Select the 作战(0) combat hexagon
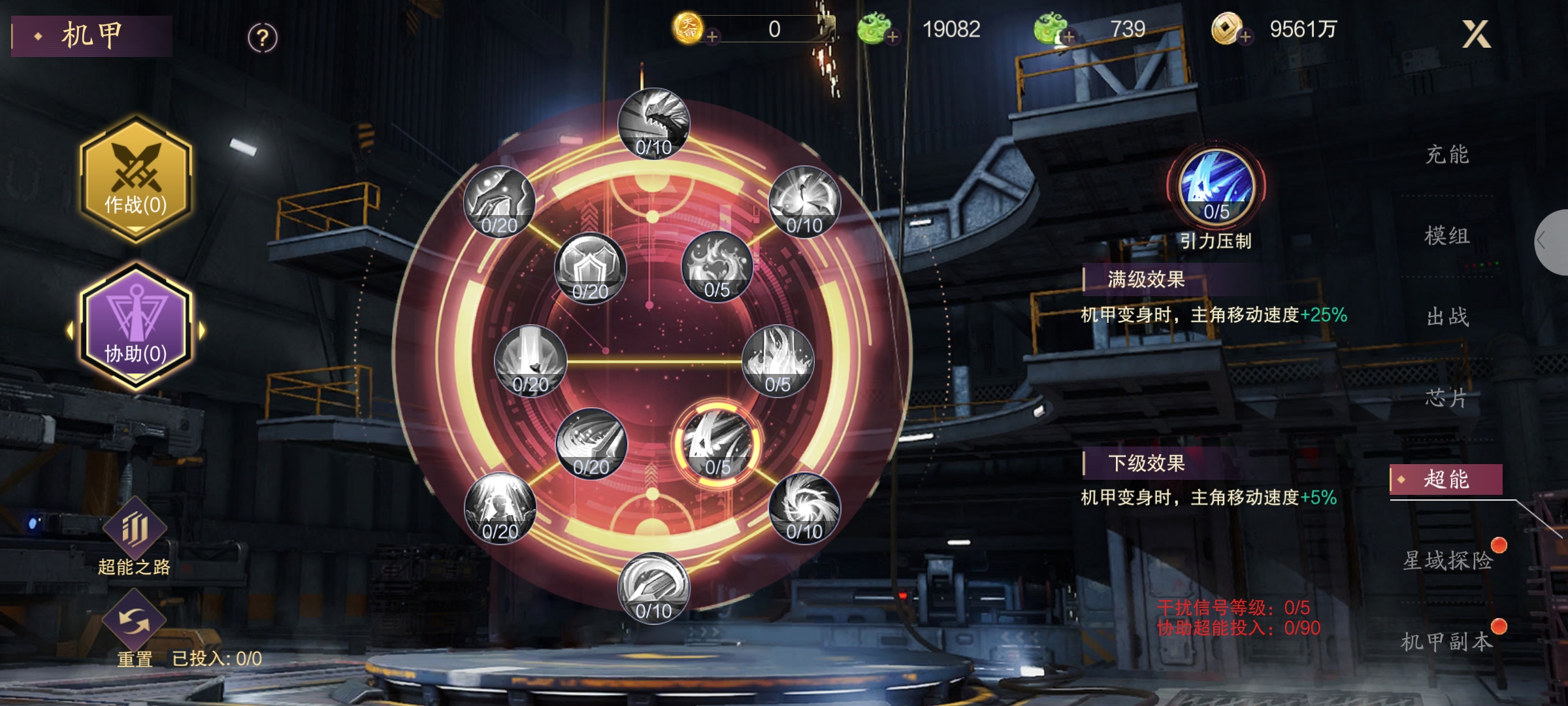The image size is (1568, 706). point(136,179)
